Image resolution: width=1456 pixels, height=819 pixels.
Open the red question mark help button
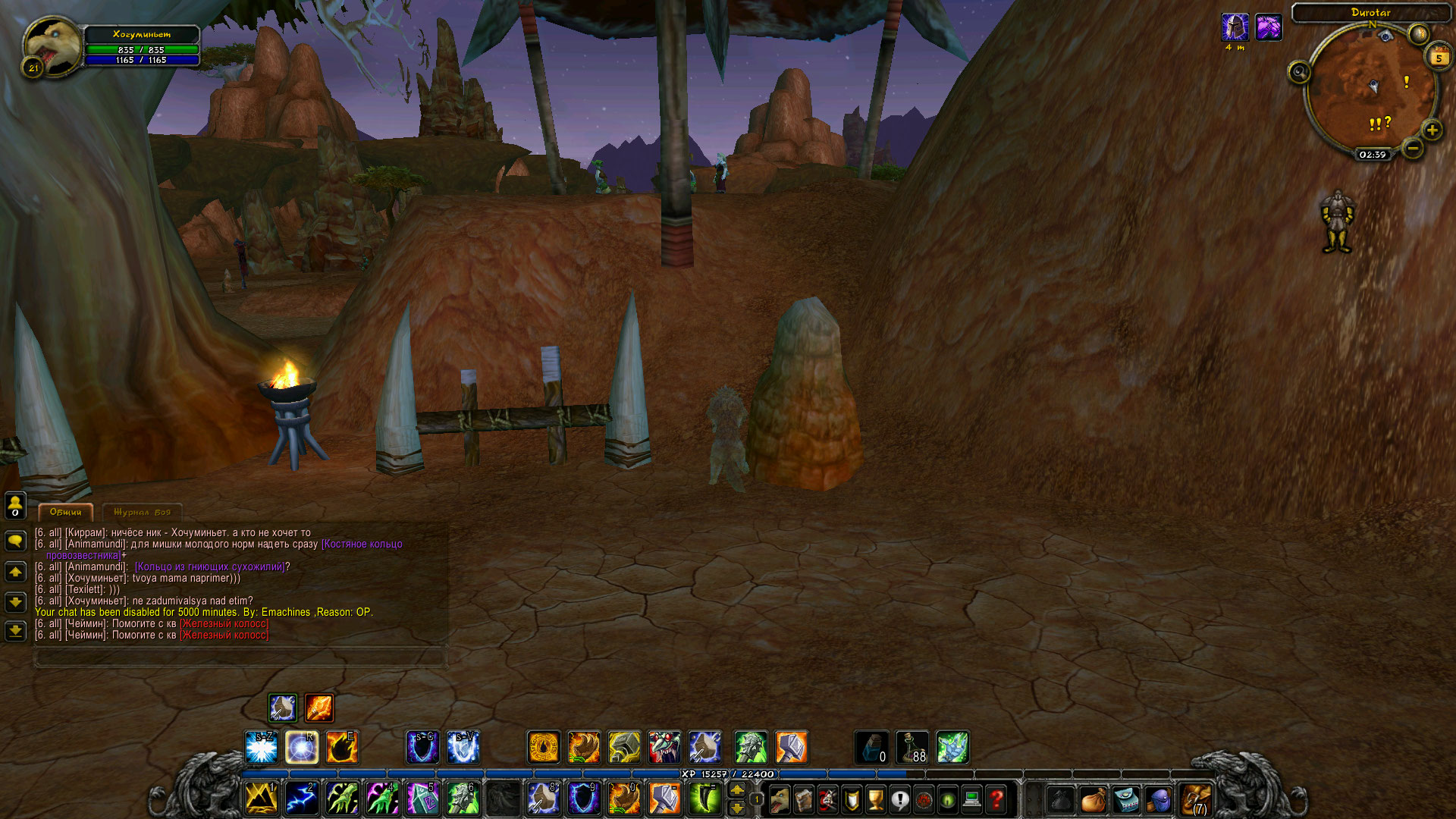pyautogui.click(x=996, y=799)
